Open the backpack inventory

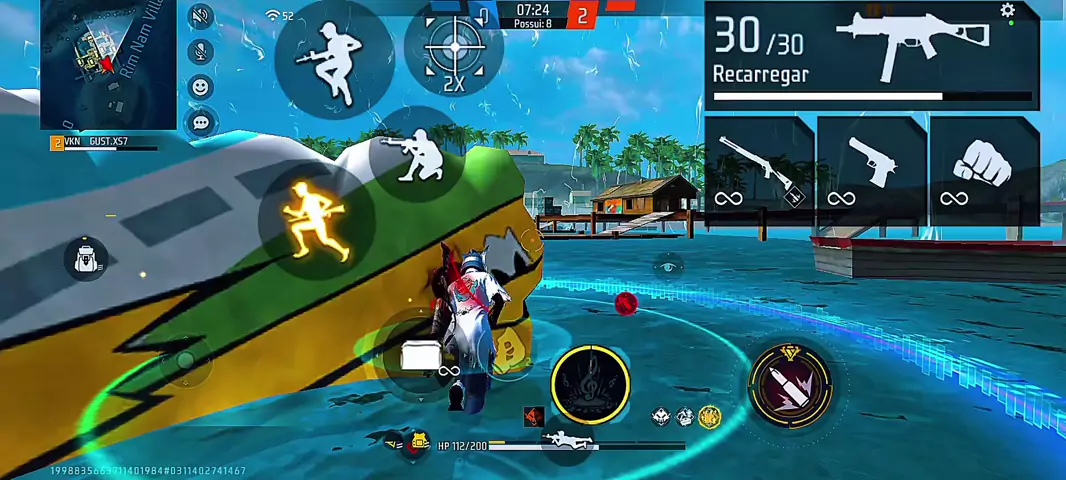click(x=86, y=258)
